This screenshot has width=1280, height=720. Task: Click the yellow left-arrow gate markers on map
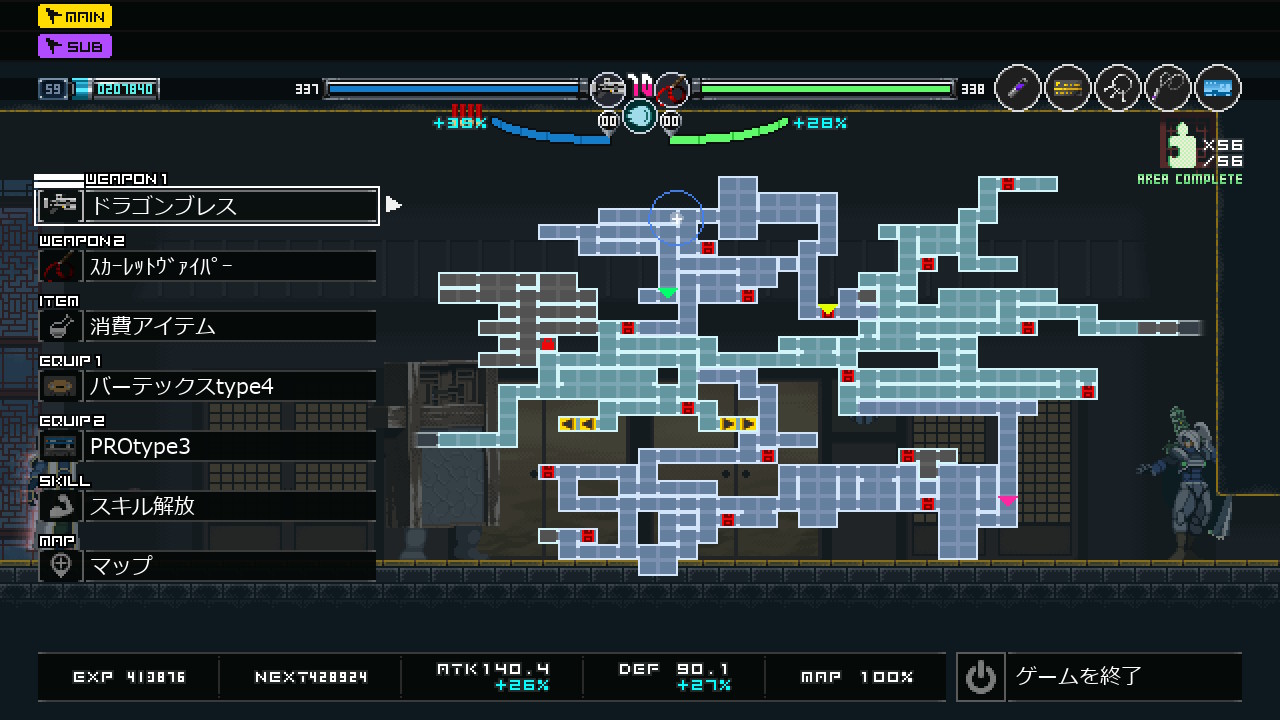click(577, 424)
